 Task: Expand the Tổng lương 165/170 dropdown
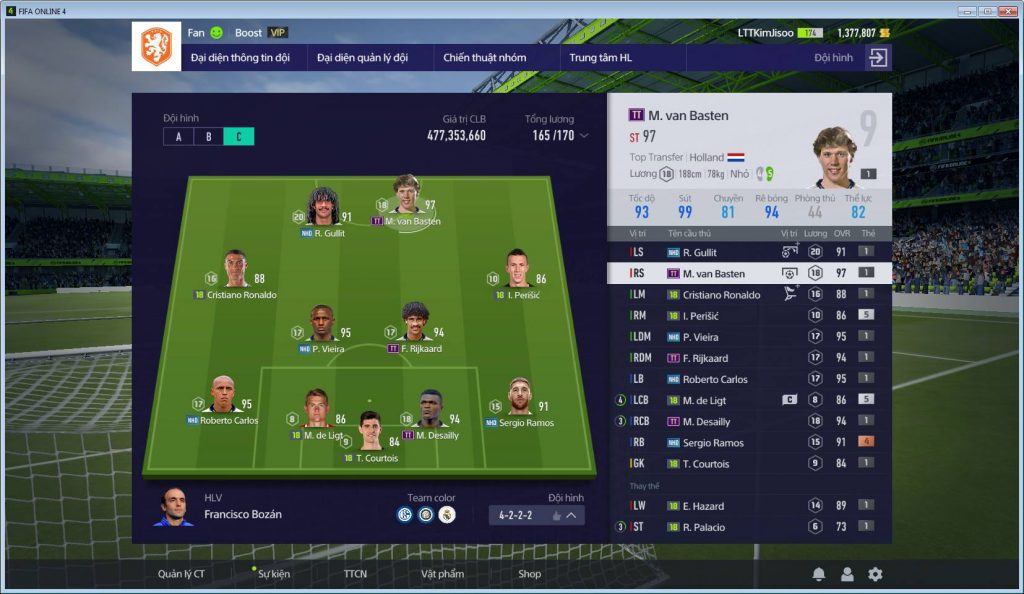pyautogui.click(x=584, y=136)
